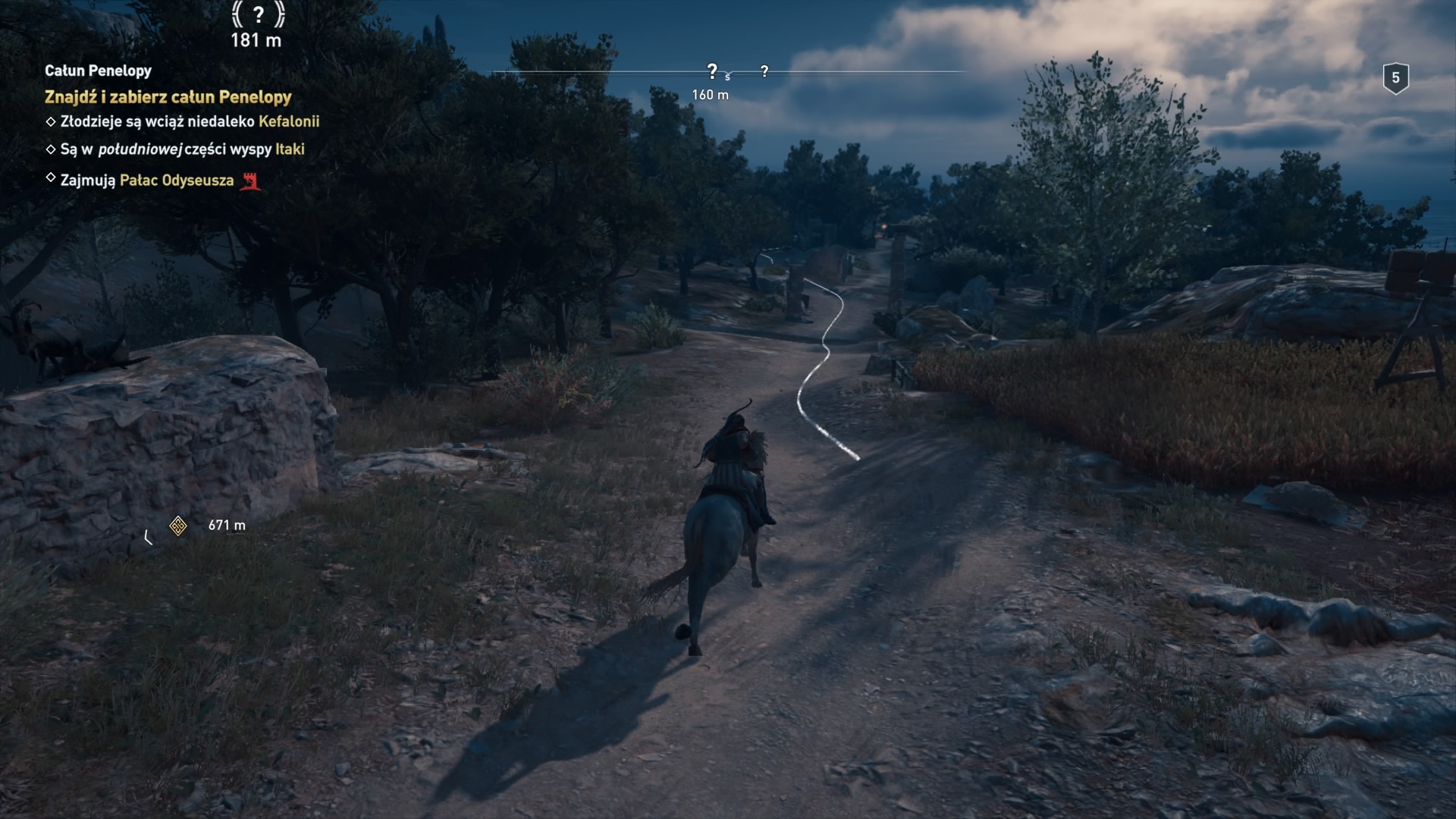
Task: Click the quest hint about wyspy Itaki
Action: click(182, 149)
